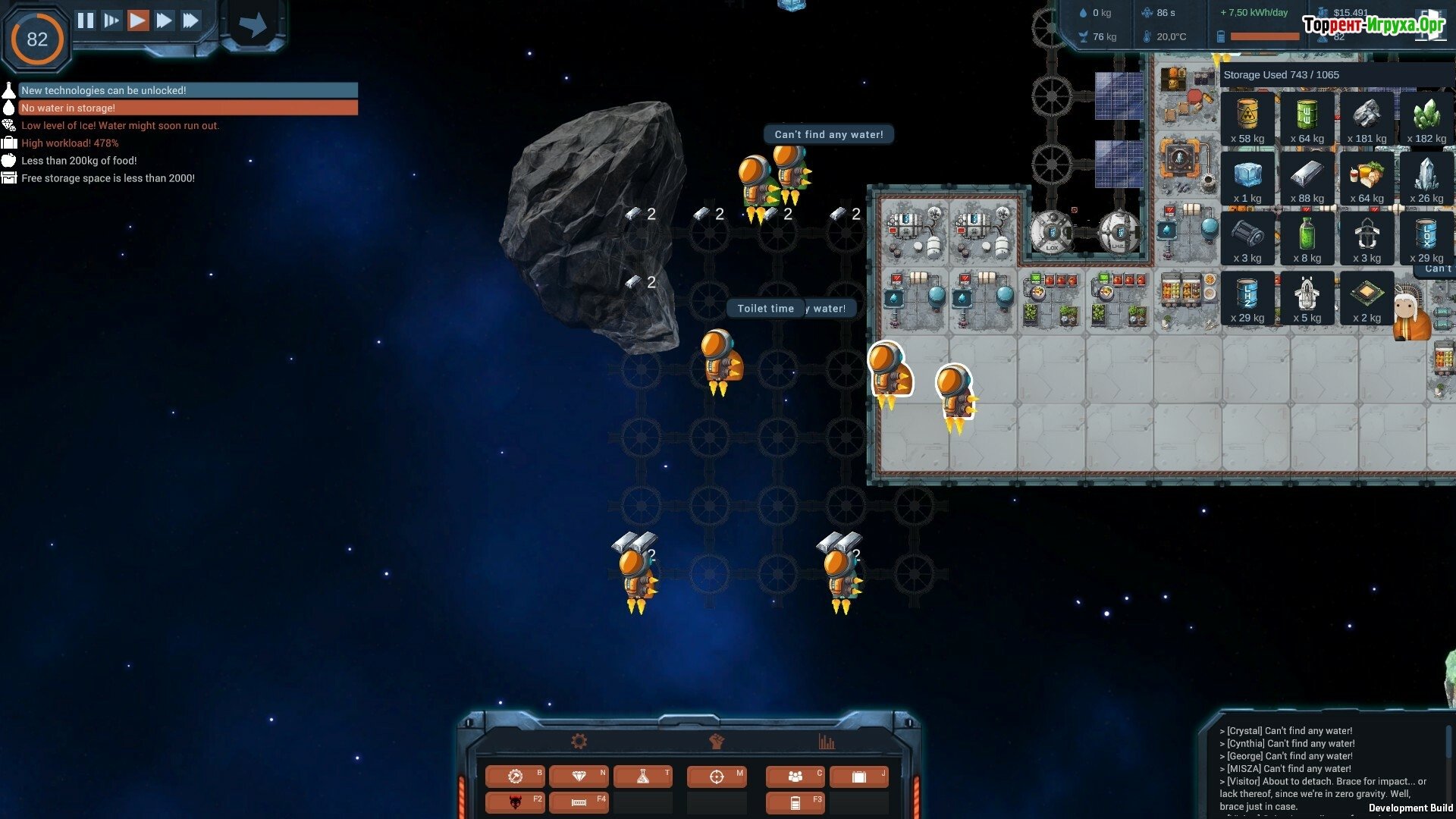The width and height of the screenshot is (1456, 819).
Task: Open the research flask button
Action: tap(643, 777)
